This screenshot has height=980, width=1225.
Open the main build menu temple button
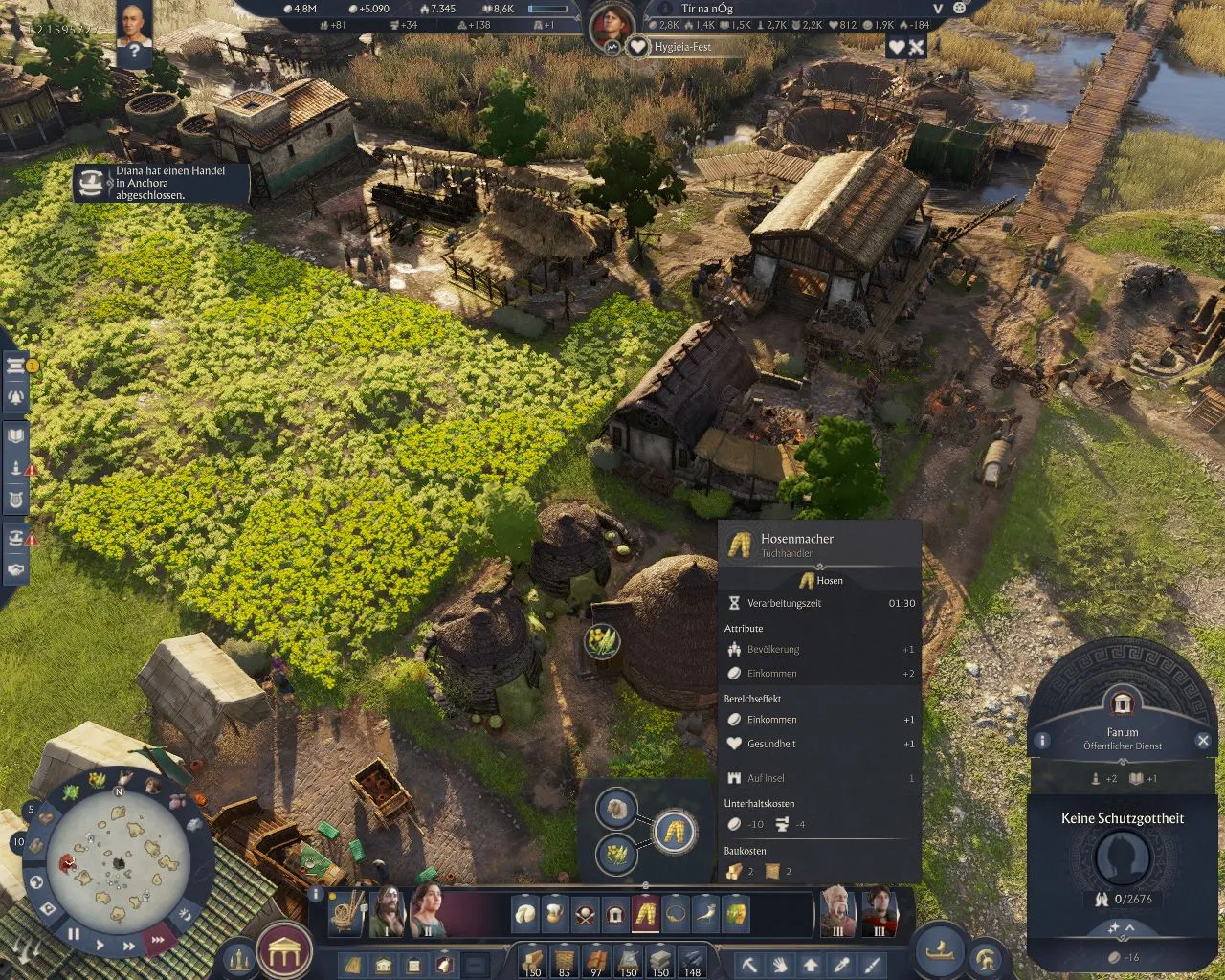tap(284, 952)
